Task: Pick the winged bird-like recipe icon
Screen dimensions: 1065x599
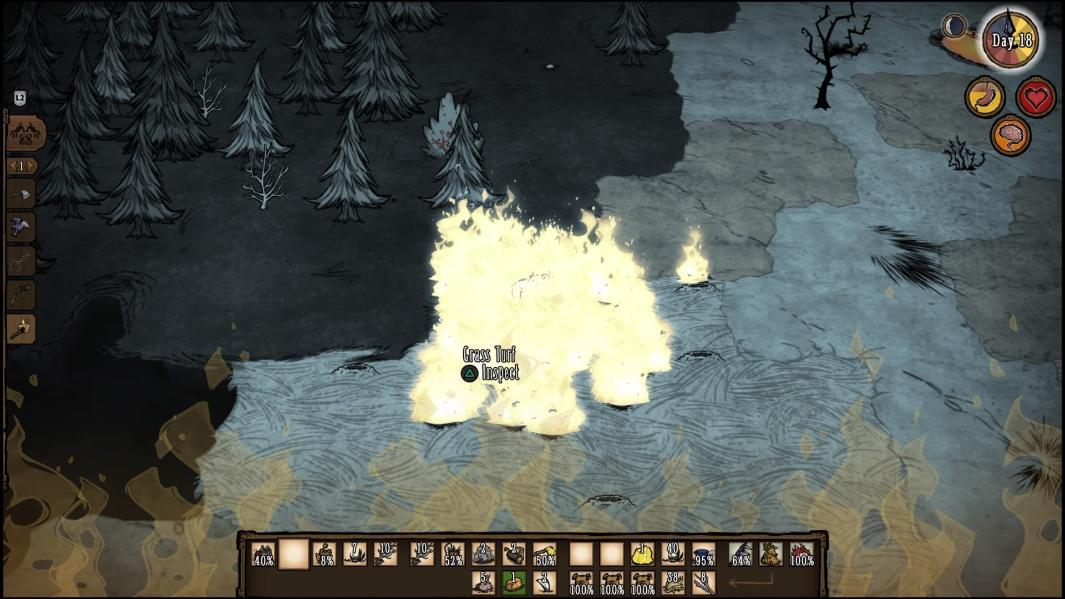Action: point(21,227)
